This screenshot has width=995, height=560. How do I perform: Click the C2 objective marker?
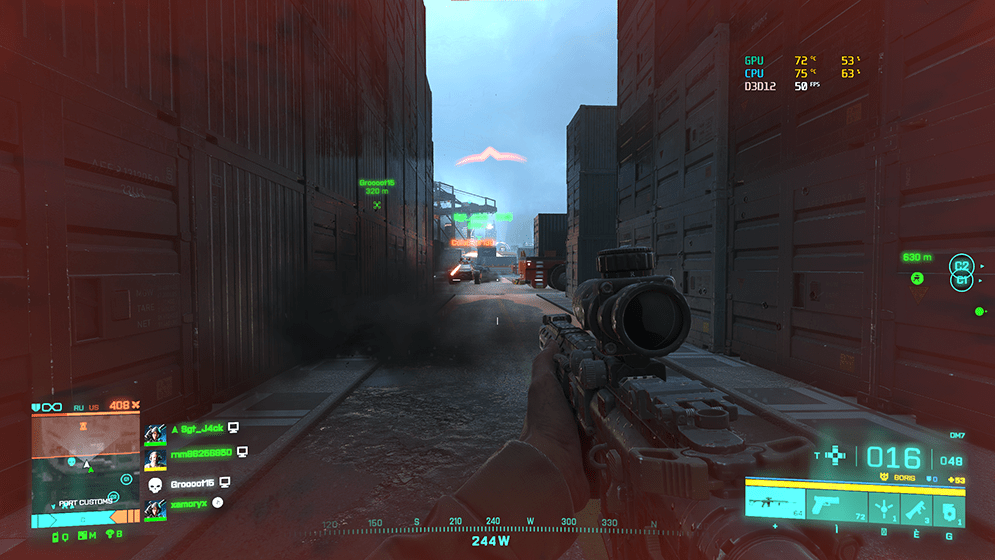[961, 266]
